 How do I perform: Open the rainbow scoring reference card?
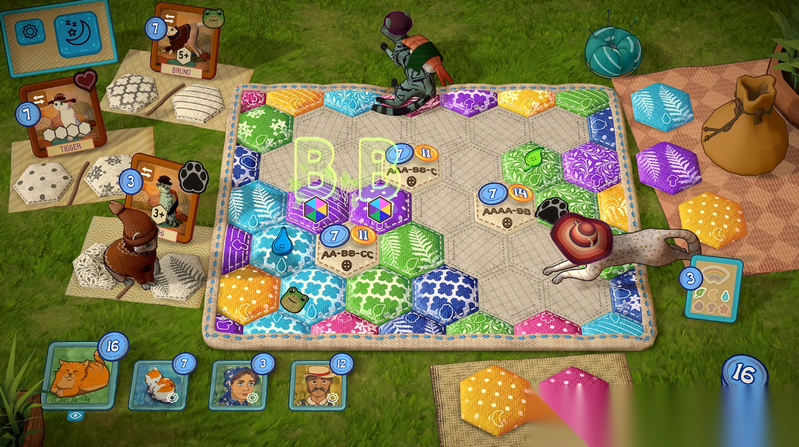click(x=713, y=287)
